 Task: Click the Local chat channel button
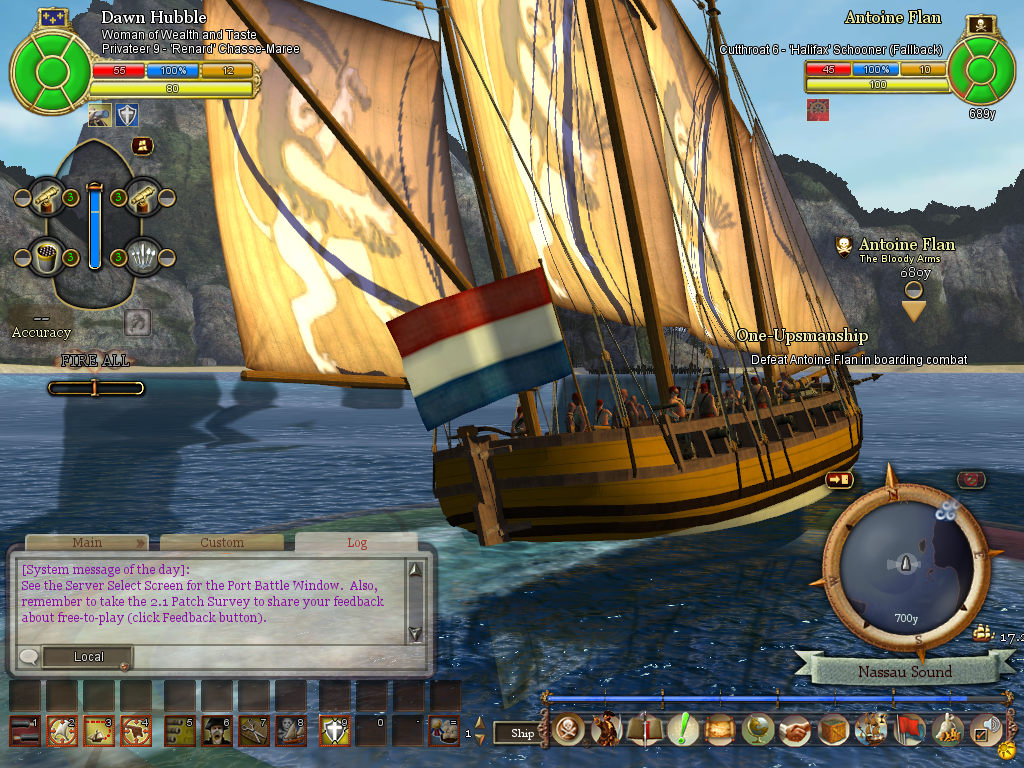click(x=89, y=657)
